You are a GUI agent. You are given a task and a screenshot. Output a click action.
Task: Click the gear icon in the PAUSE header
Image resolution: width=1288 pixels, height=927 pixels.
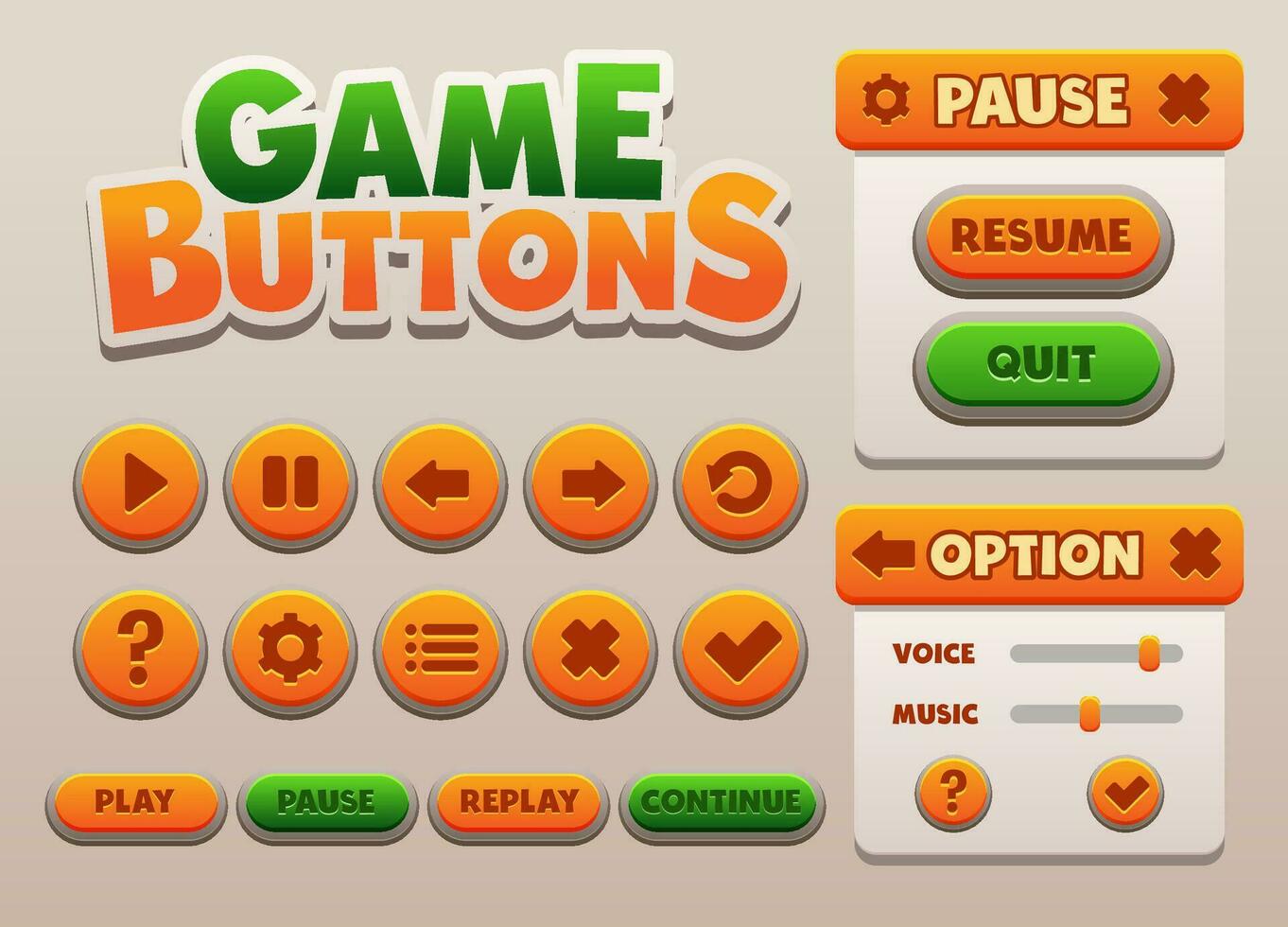coord(884,97)
